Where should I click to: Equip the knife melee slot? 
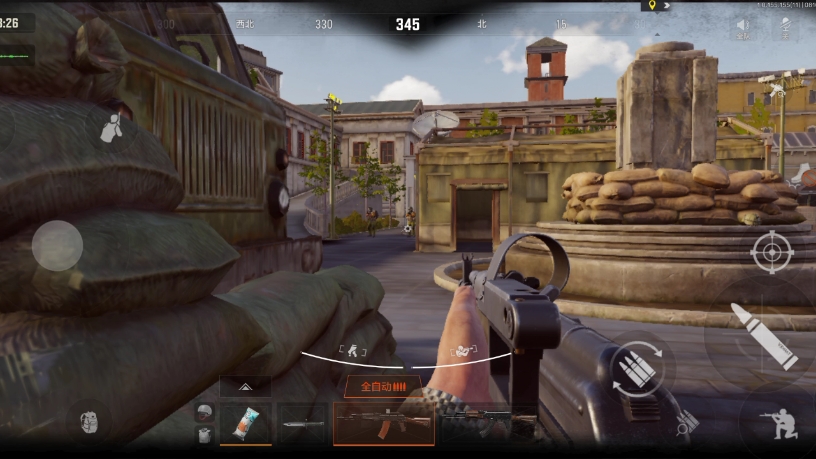[x=302, y=424]
